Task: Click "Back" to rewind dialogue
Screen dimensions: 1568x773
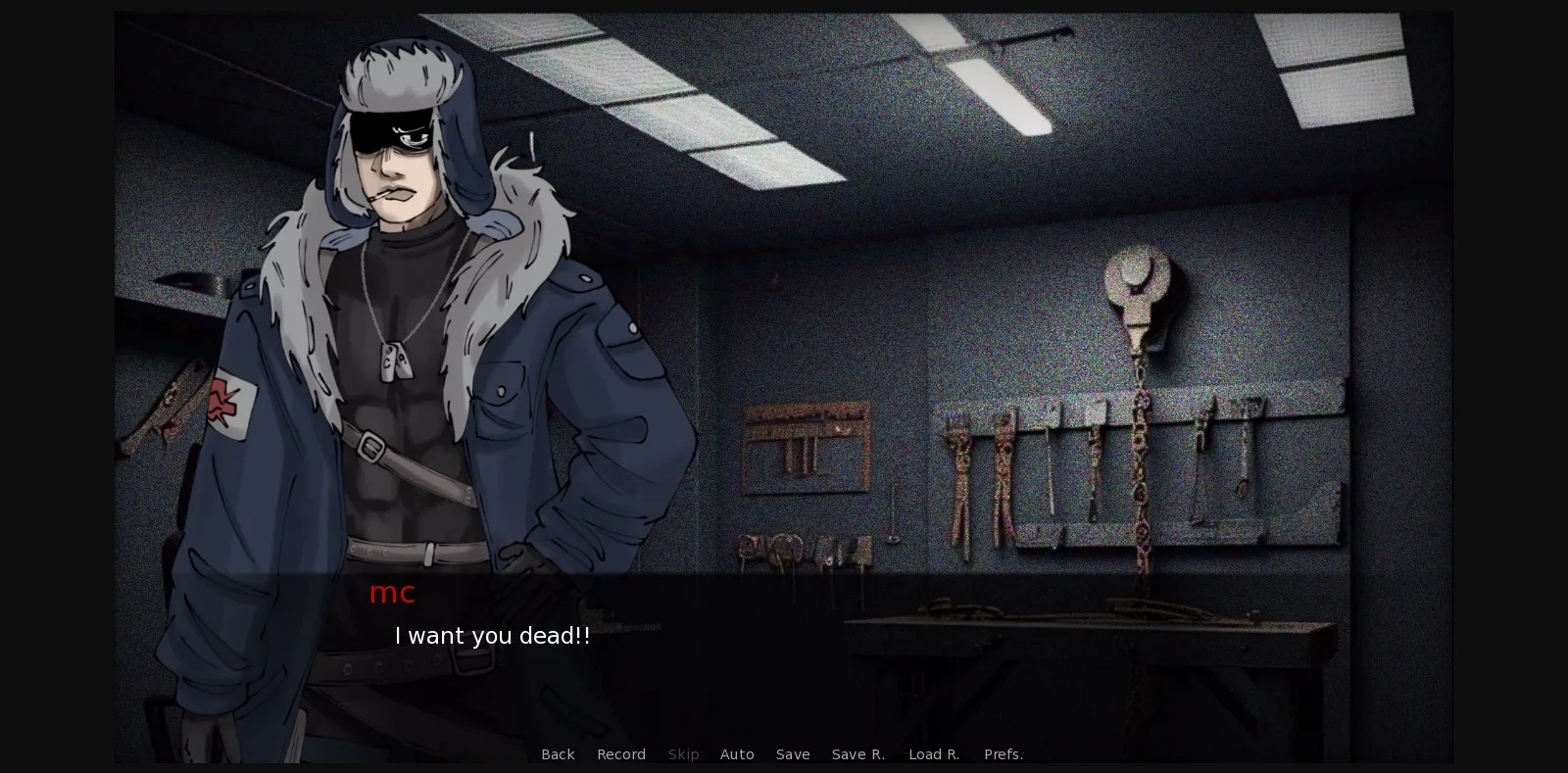Action: tap(558, 754)
